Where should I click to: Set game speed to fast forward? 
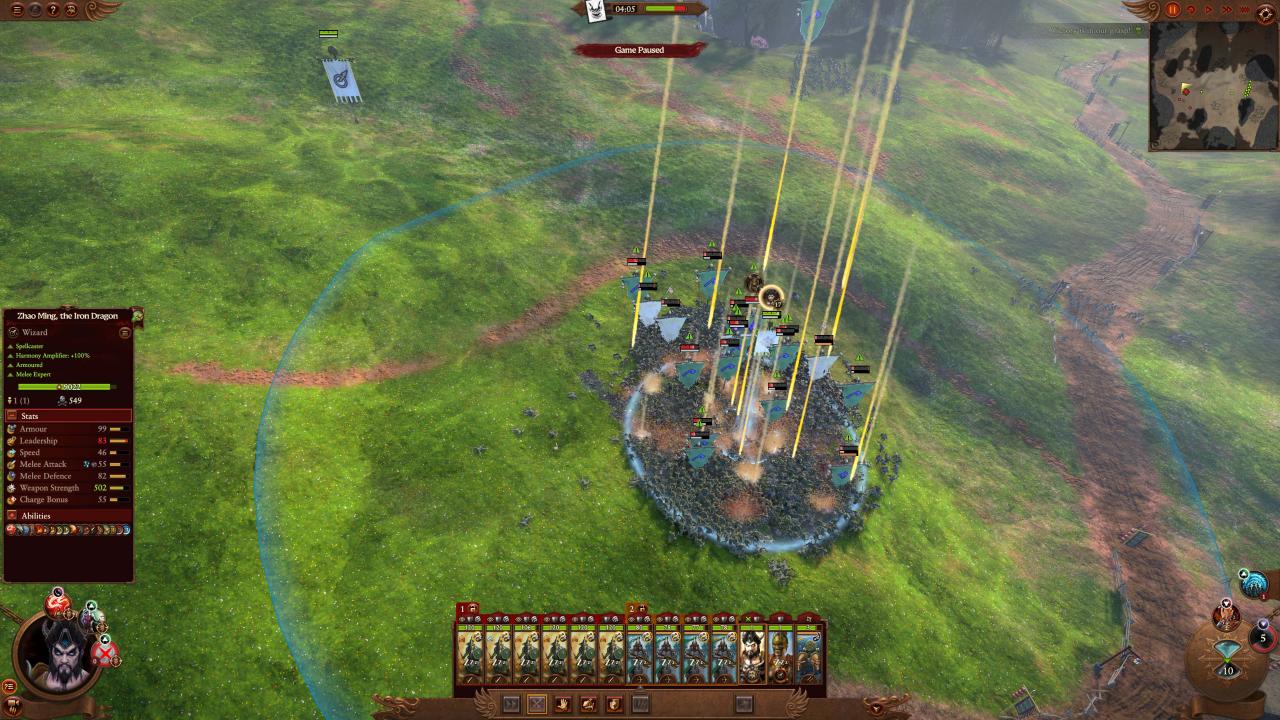tap(1229, 10)
